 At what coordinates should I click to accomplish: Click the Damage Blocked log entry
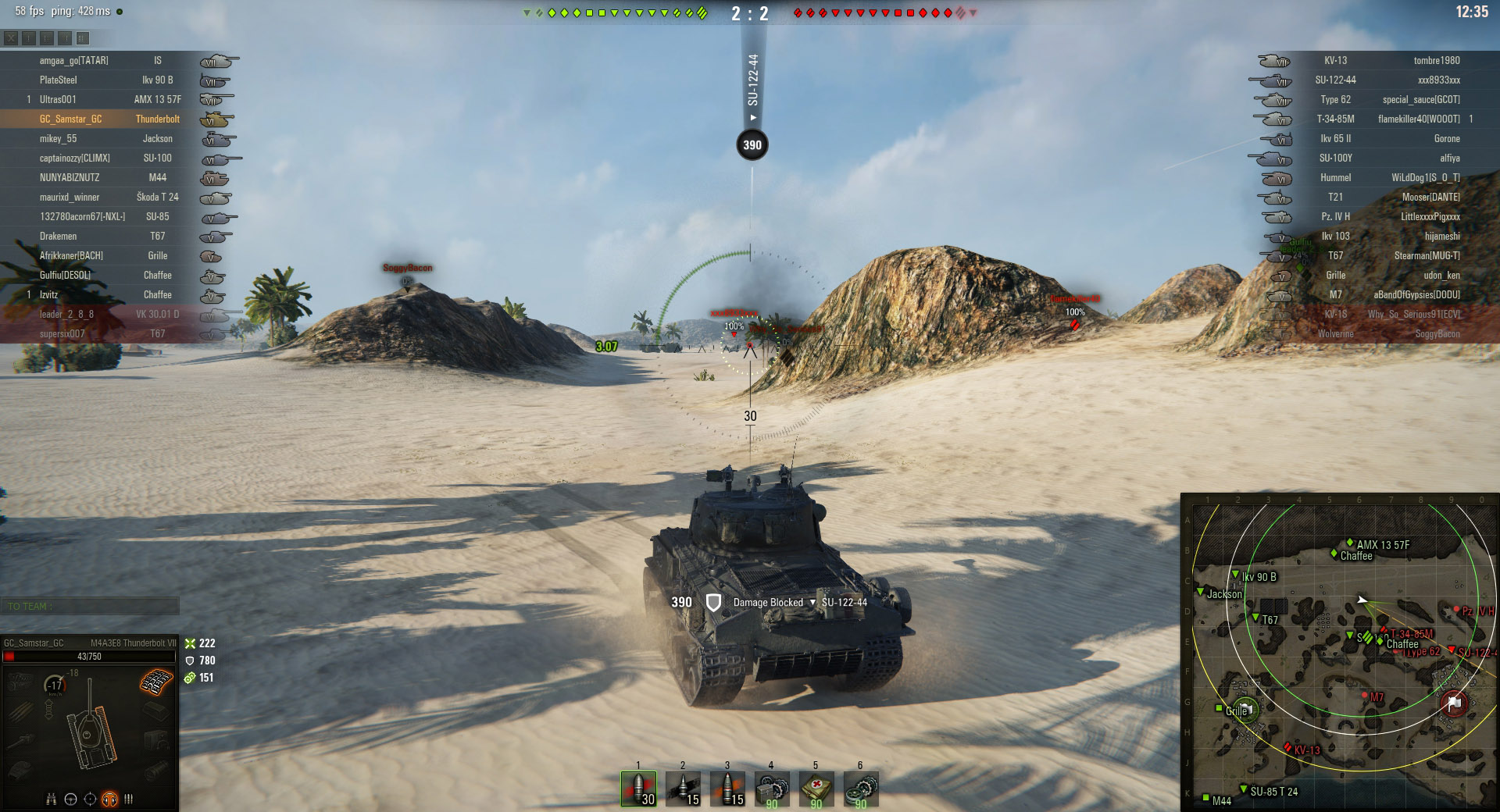tap(768, 602)
